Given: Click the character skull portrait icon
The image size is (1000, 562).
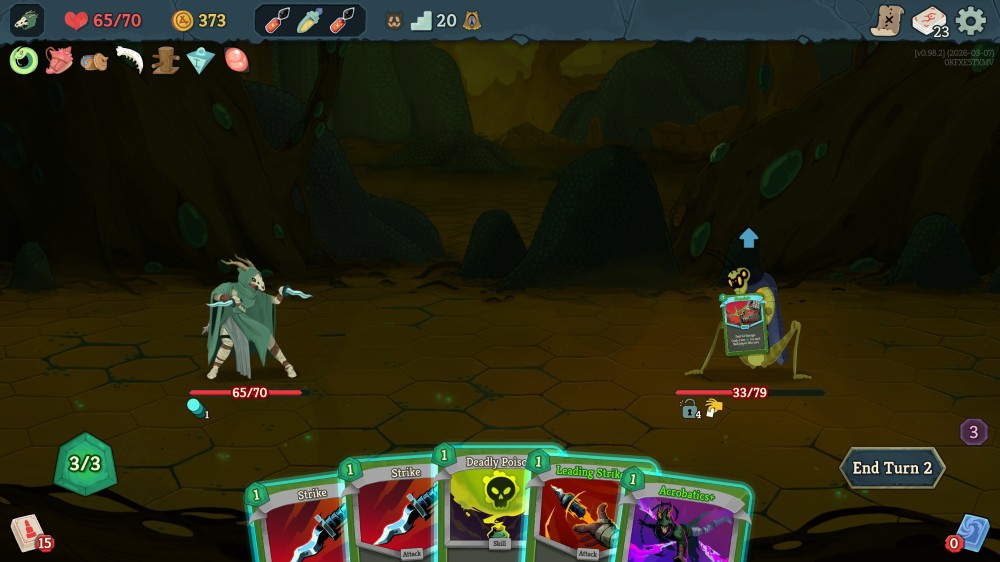Looking at the screenshot, I should coord(27,20).
